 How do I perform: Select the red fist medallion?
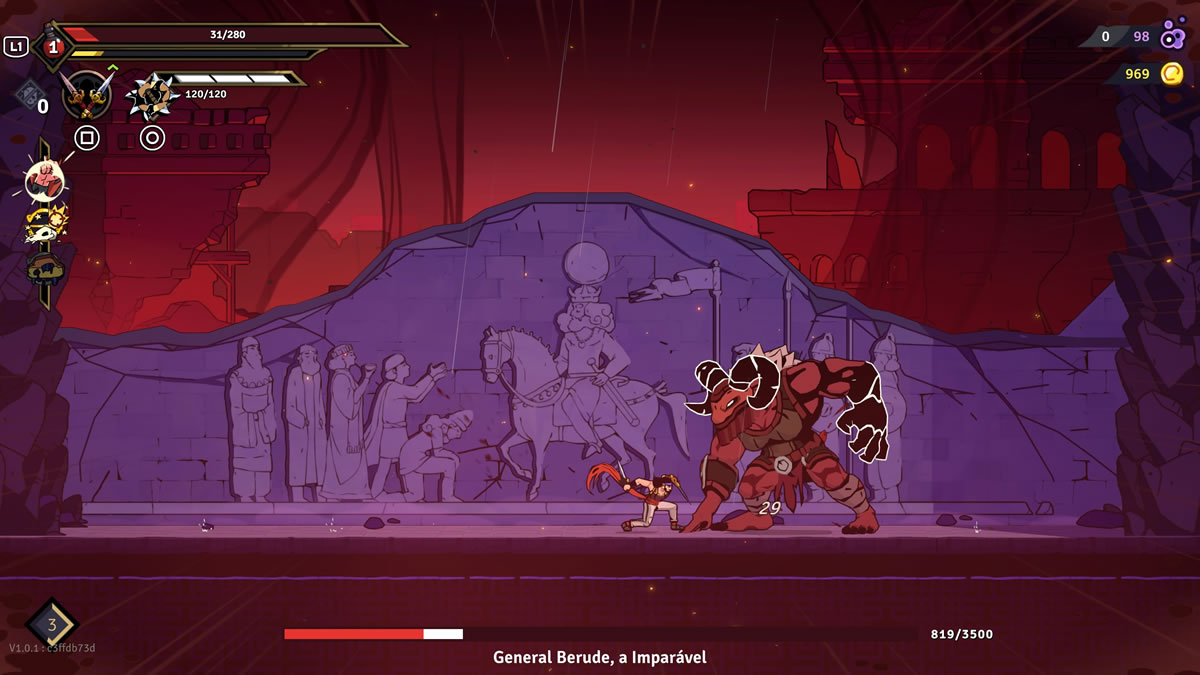point(45,182)
